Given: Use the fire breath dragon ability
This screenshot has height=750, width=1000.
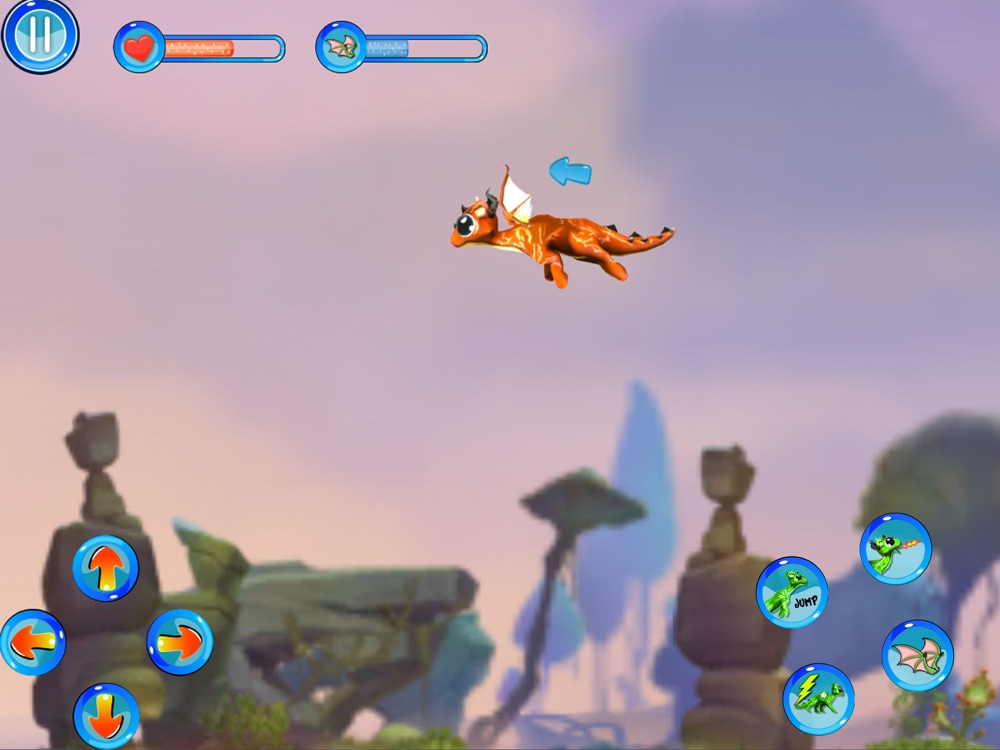Looking at the screenshot, I should pyautogui.click(x=895, y=548).
